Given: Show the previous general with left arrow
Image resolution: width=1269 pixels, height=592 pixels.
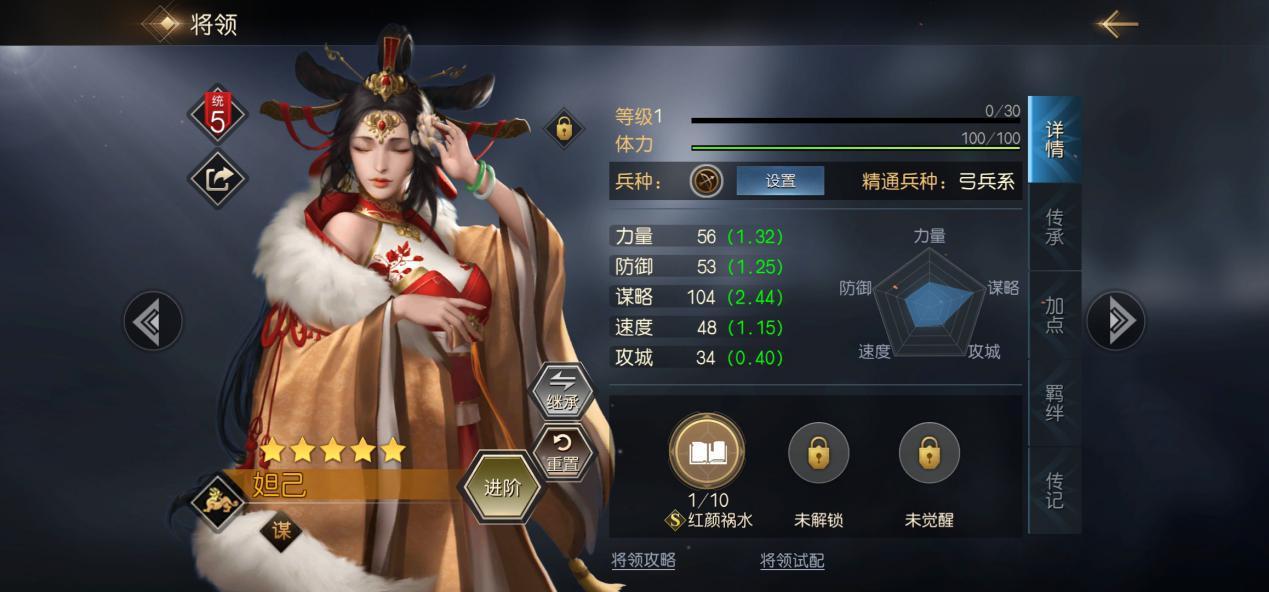Looking at the screenshot, I should point(153,321).
